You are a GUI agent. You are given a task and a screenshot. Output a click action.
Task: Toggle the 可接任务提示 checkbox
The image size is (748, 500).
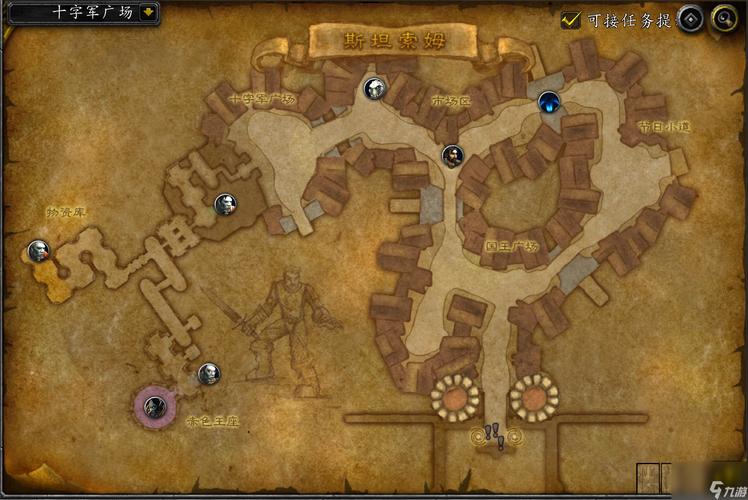click(x=572, y=19)
